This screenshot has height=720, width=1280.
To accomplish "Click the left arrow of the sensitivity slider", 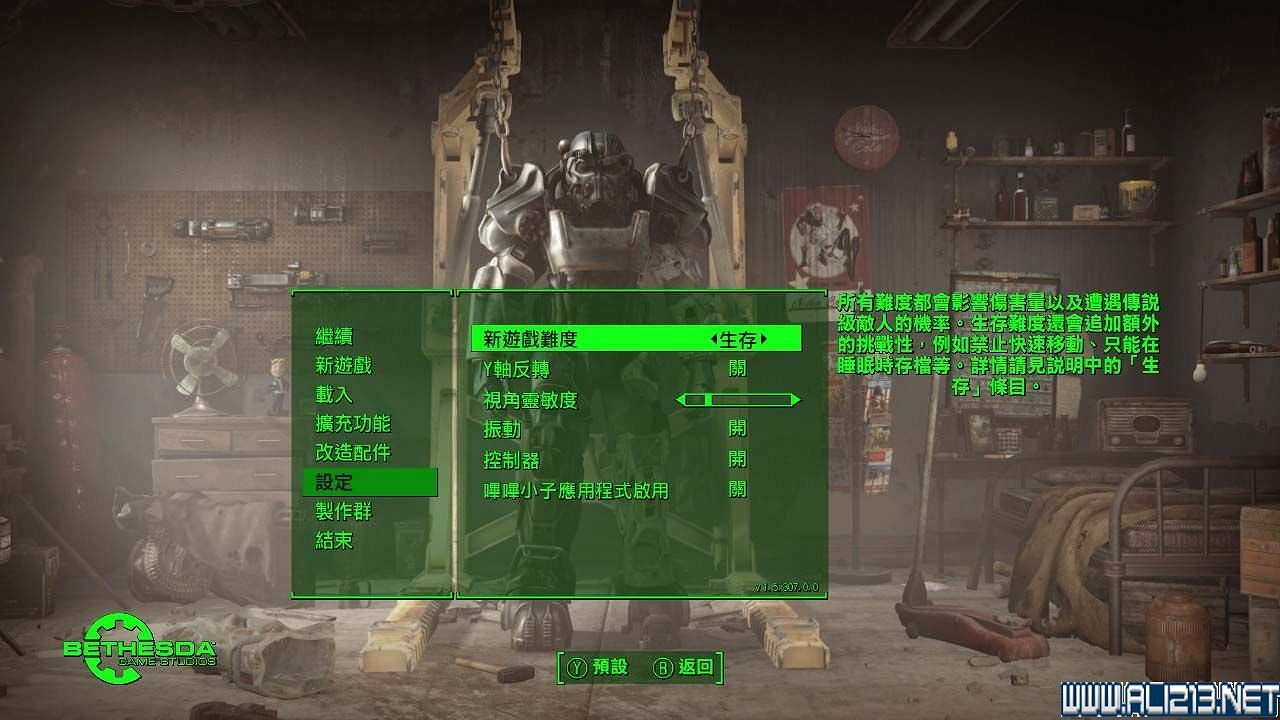I will 683,399.
